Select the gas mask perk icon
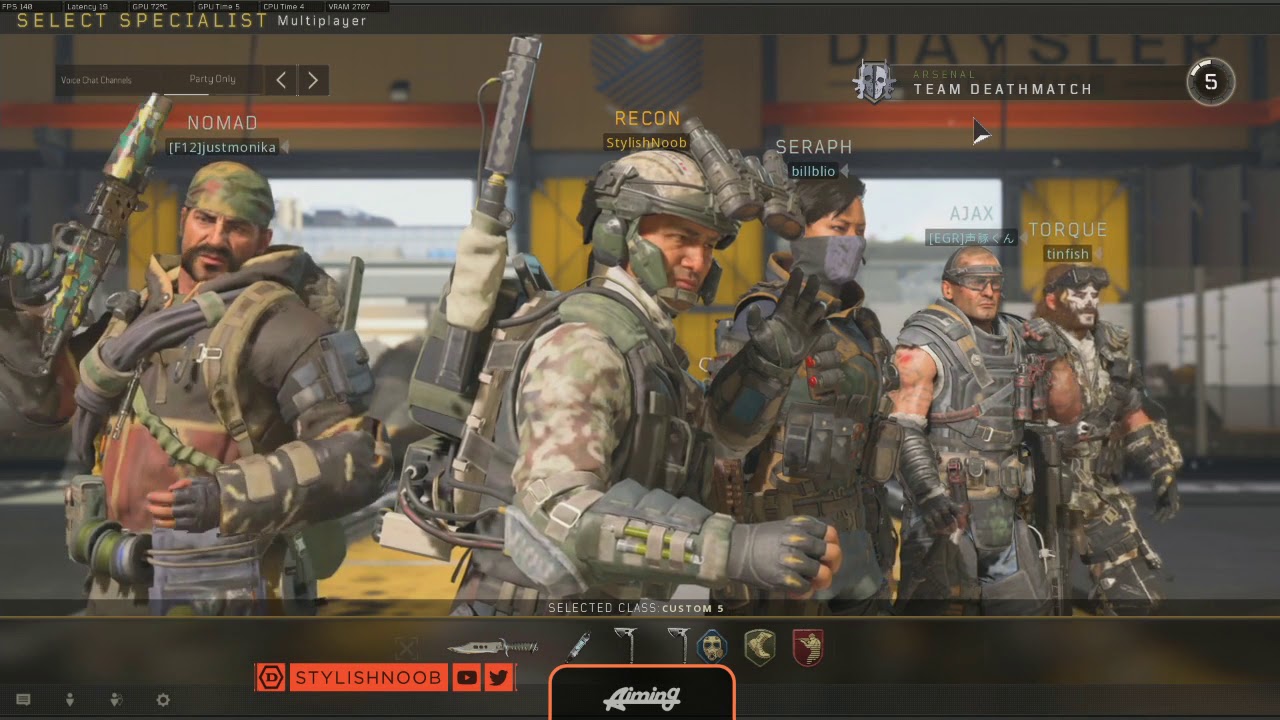This screenshot has width=1280, height=720. (x=712, y=647)
